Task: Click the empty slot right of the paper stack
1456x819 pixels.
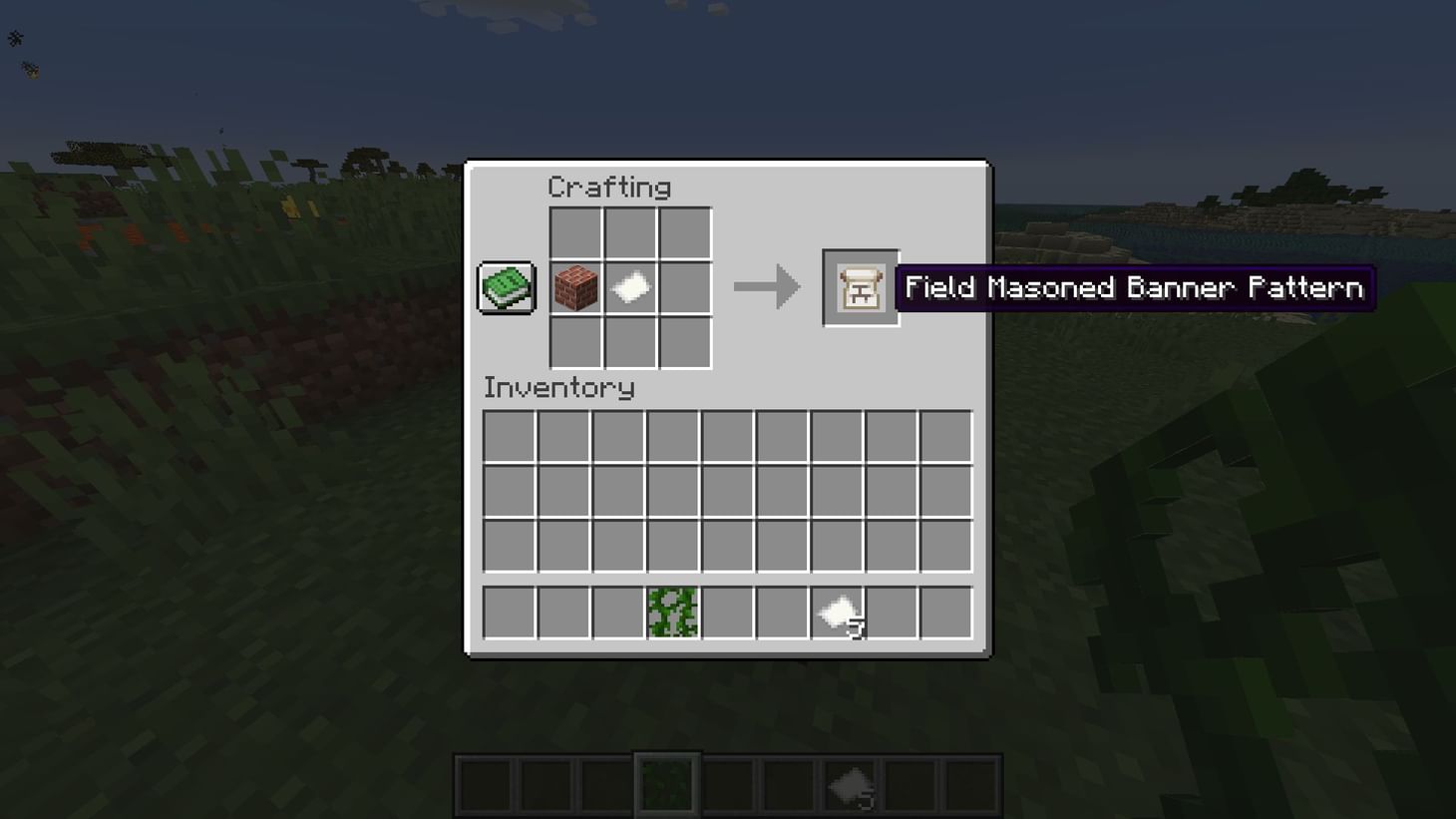Action: (x=891, y=613)
